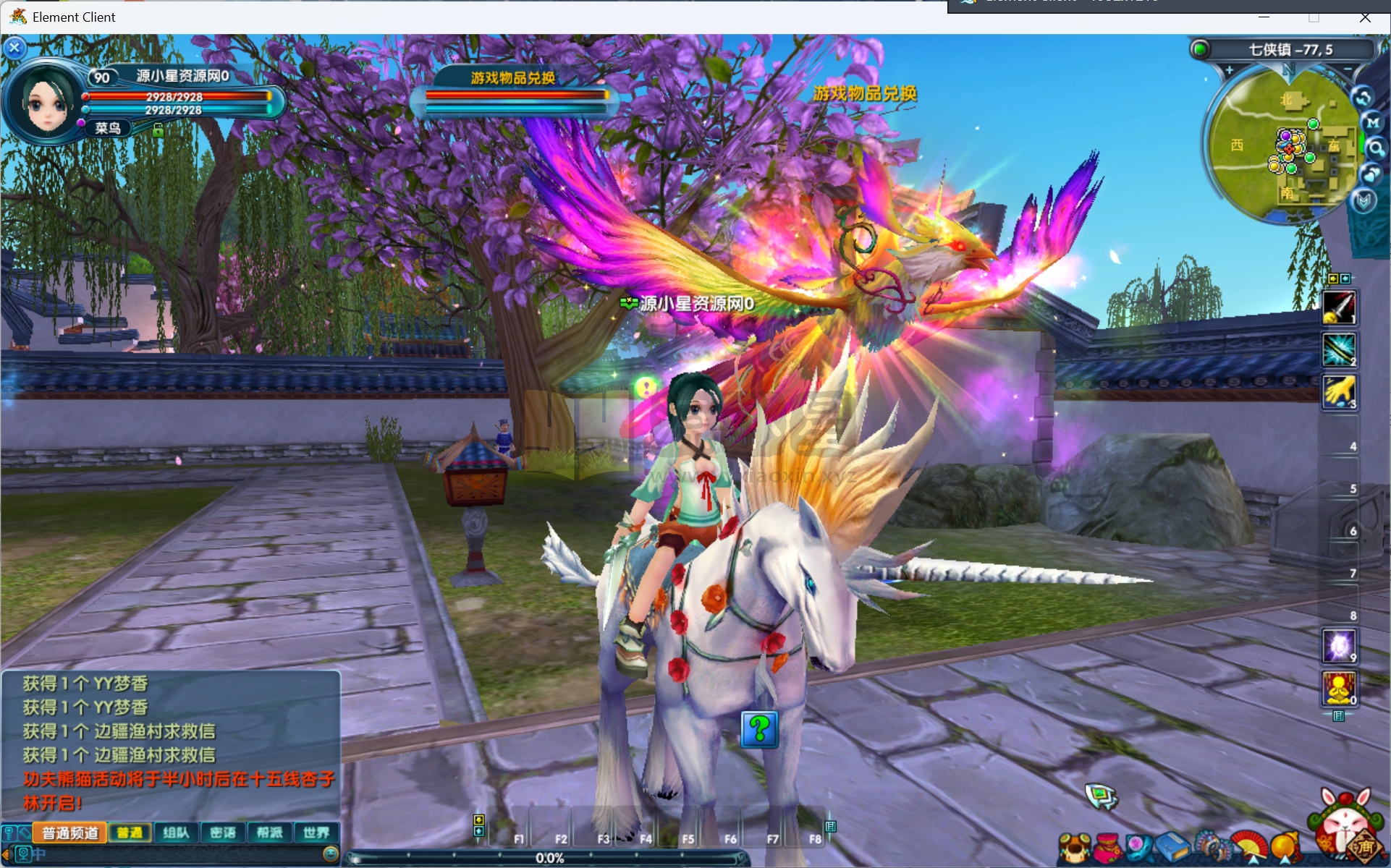Viewport: 1391px width, 868px height.
Task: Open the hearts friends button by minimap
Action: pyautogui.click(x=1371, y=174)
